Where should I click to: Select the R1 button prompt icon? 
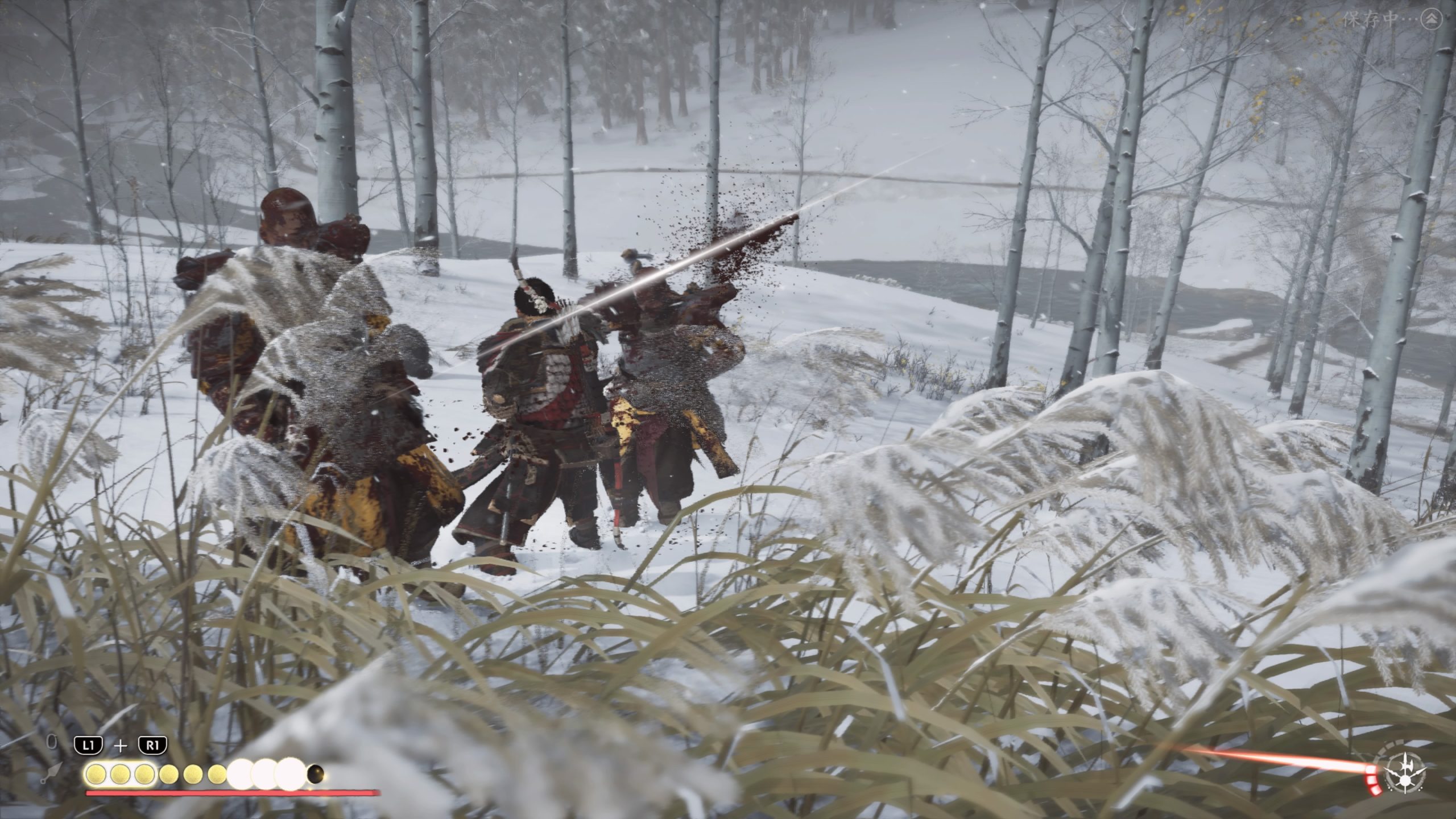[152, 745]
